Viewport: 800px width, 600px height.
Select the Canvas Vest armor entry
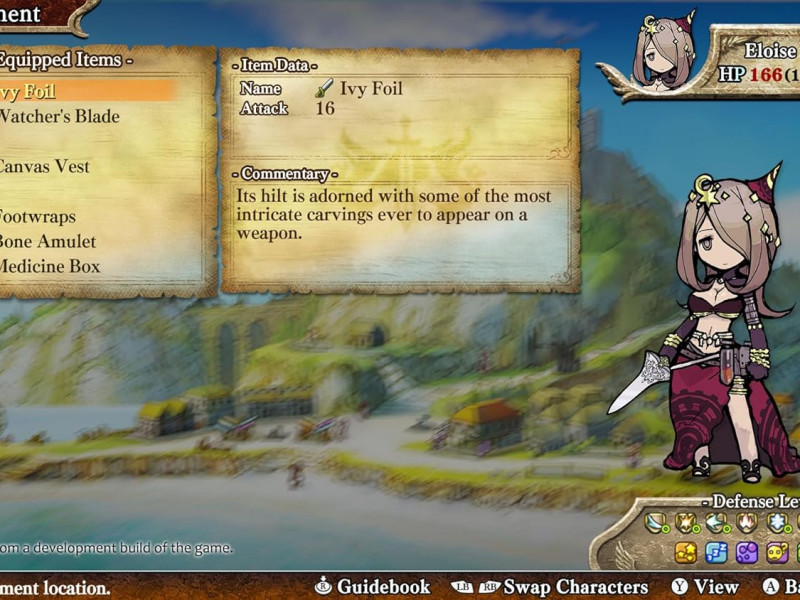point(44,167)
